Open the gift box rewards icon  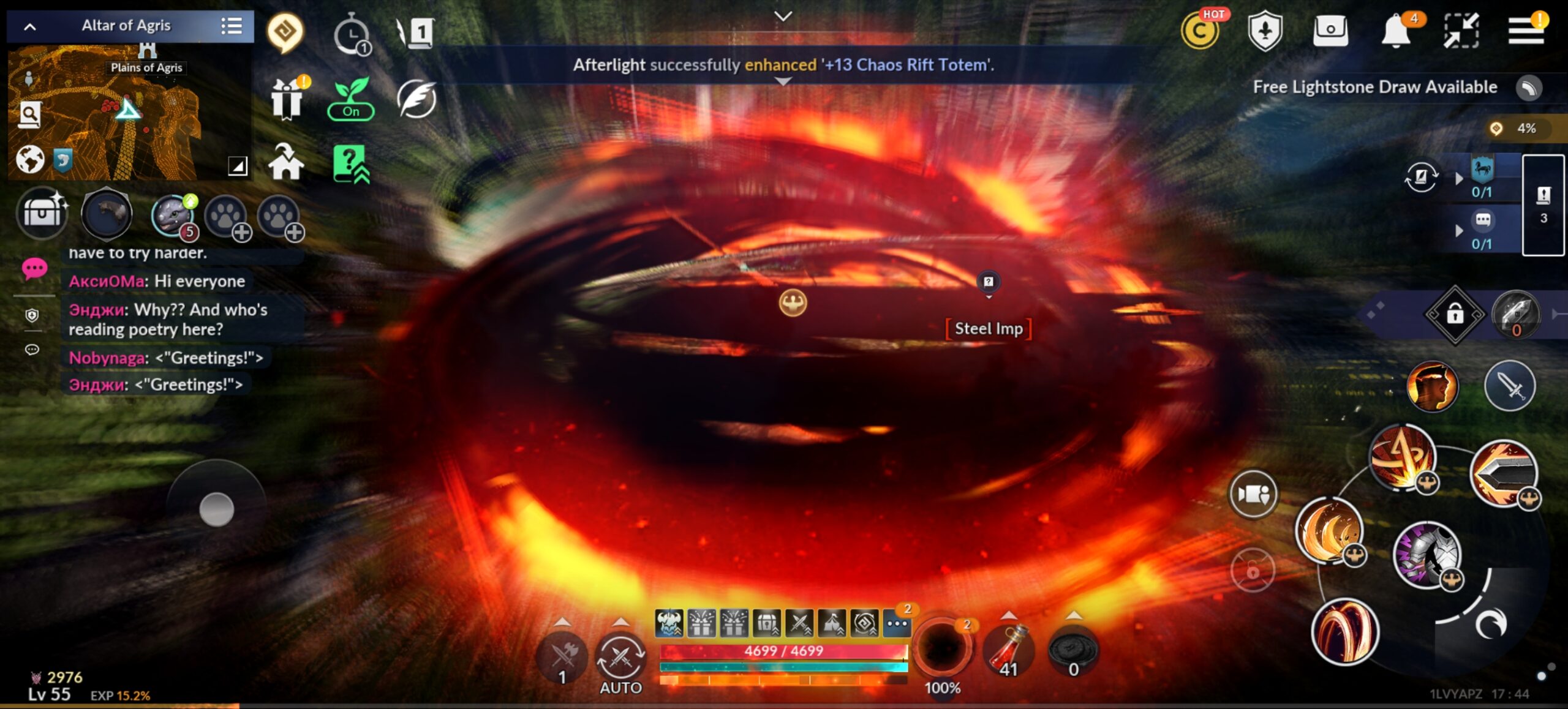pos(286,99)
